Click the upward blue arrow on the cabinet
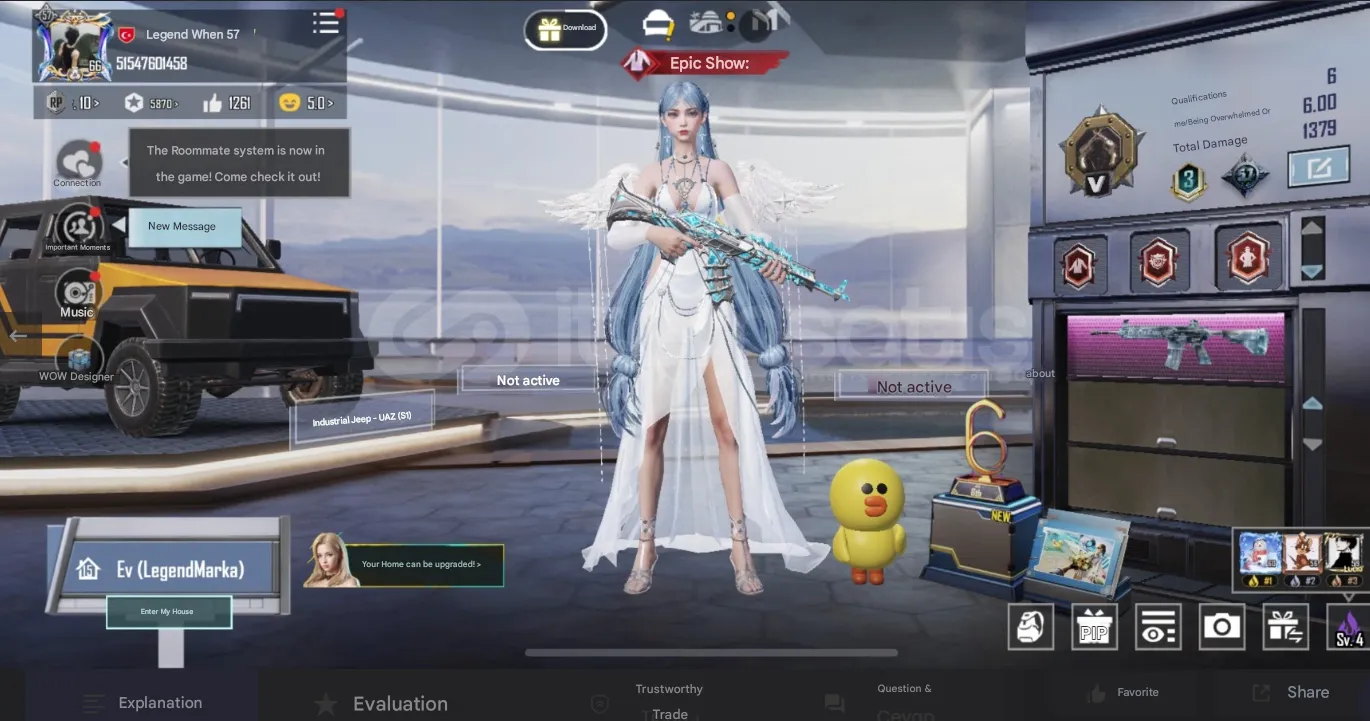The image size is (1370, 721). click(1311, 405)
